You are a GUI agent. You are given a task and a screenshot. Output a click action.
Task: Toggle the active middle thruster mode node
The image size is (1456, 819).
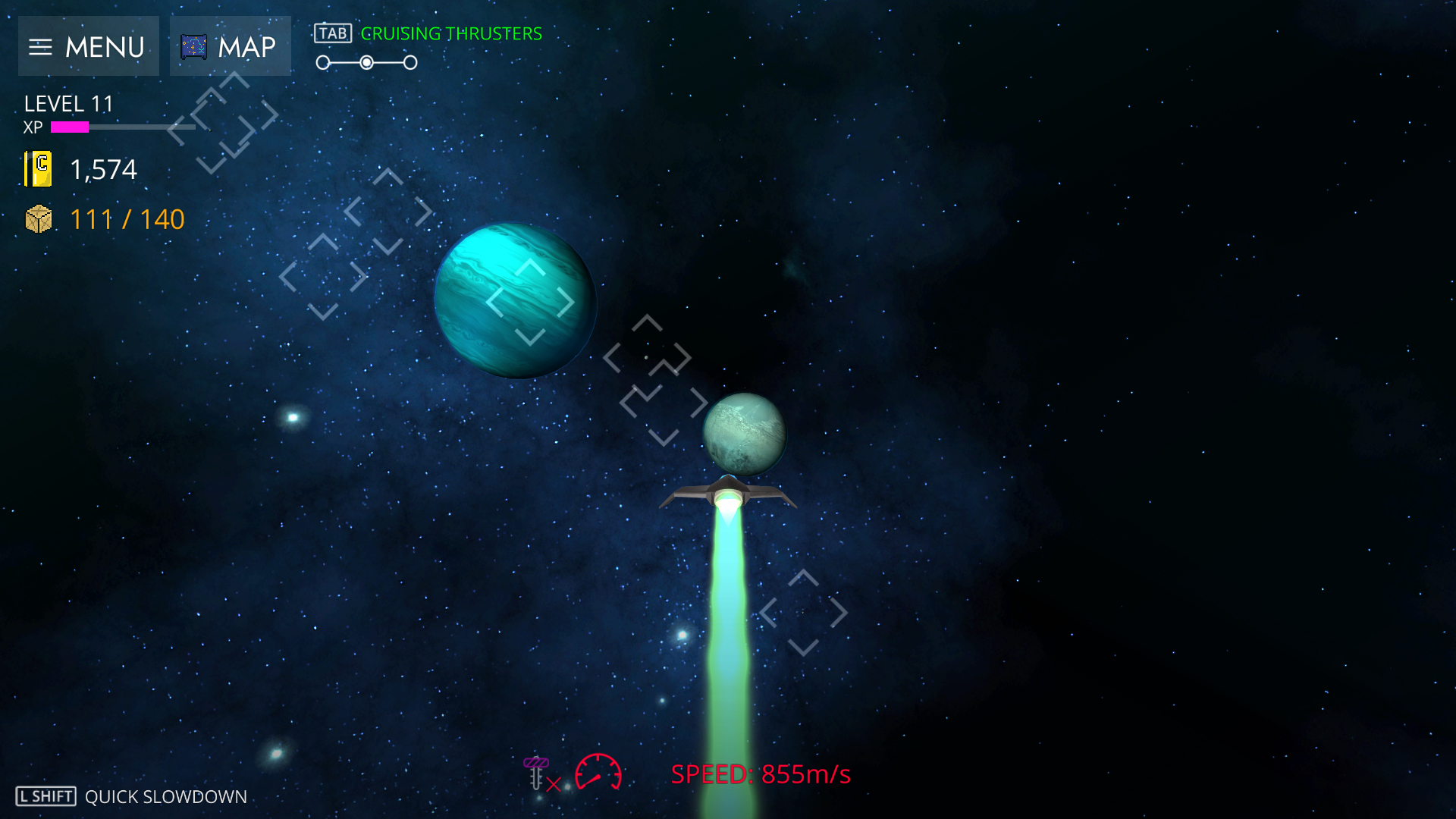click(x=367, y=62)
